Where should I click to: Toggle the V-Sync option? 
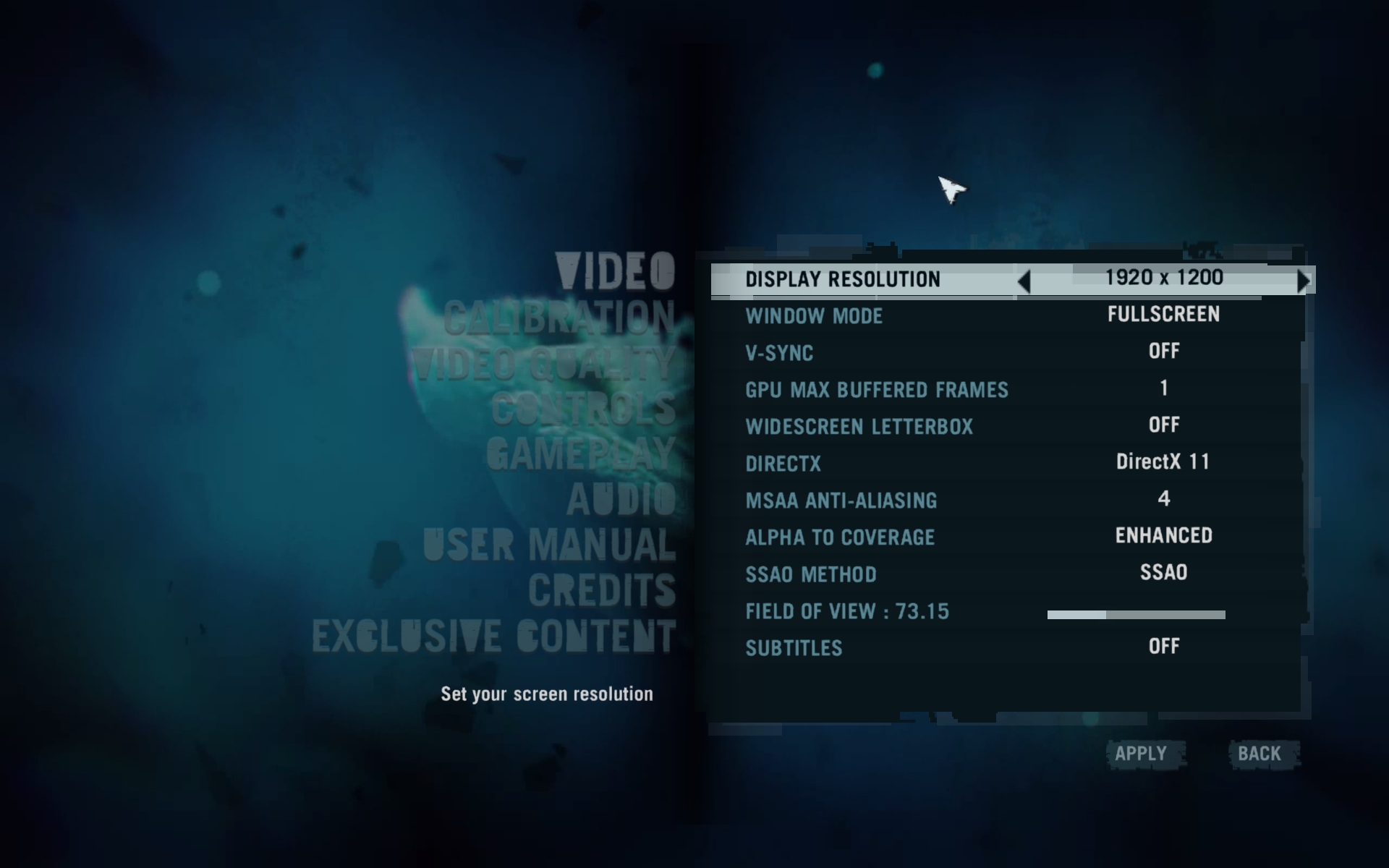1163,352
